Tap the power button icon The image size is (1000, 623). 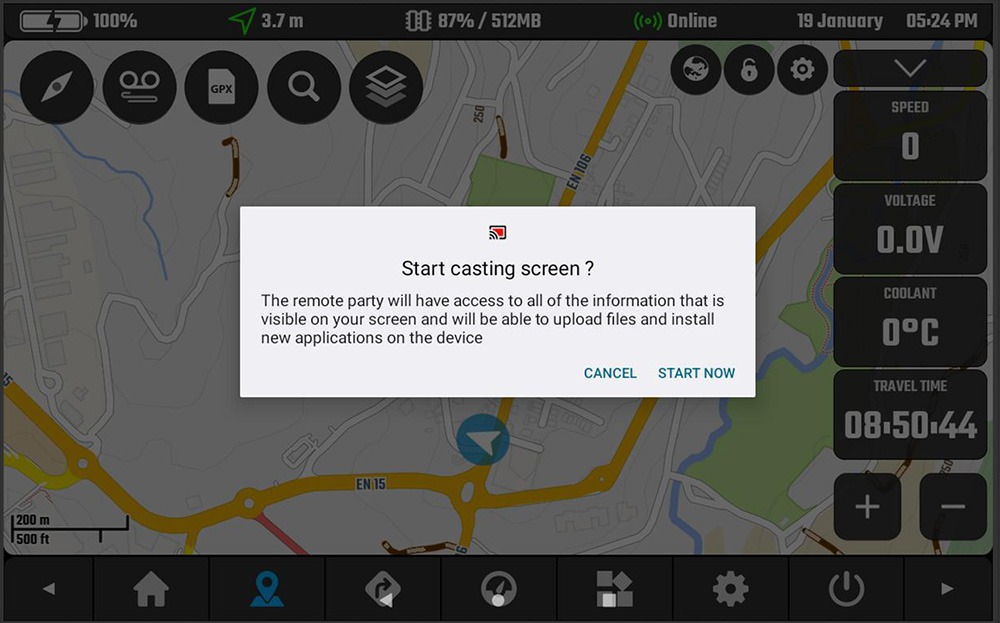click(846, 589)
